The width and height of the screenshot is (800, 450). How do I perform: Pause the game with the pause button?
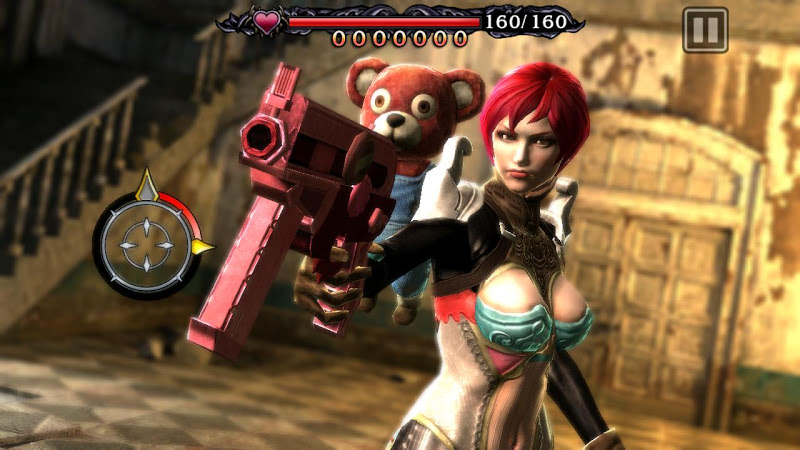(705, 30)
